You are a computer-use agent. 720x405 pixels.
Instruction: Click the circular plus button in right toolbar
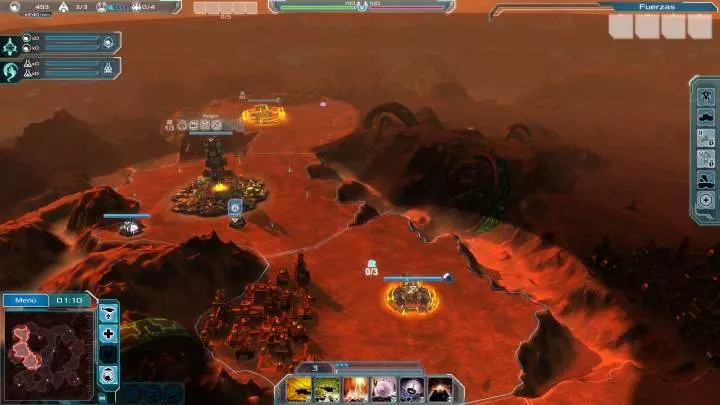(x=706, y=201)
